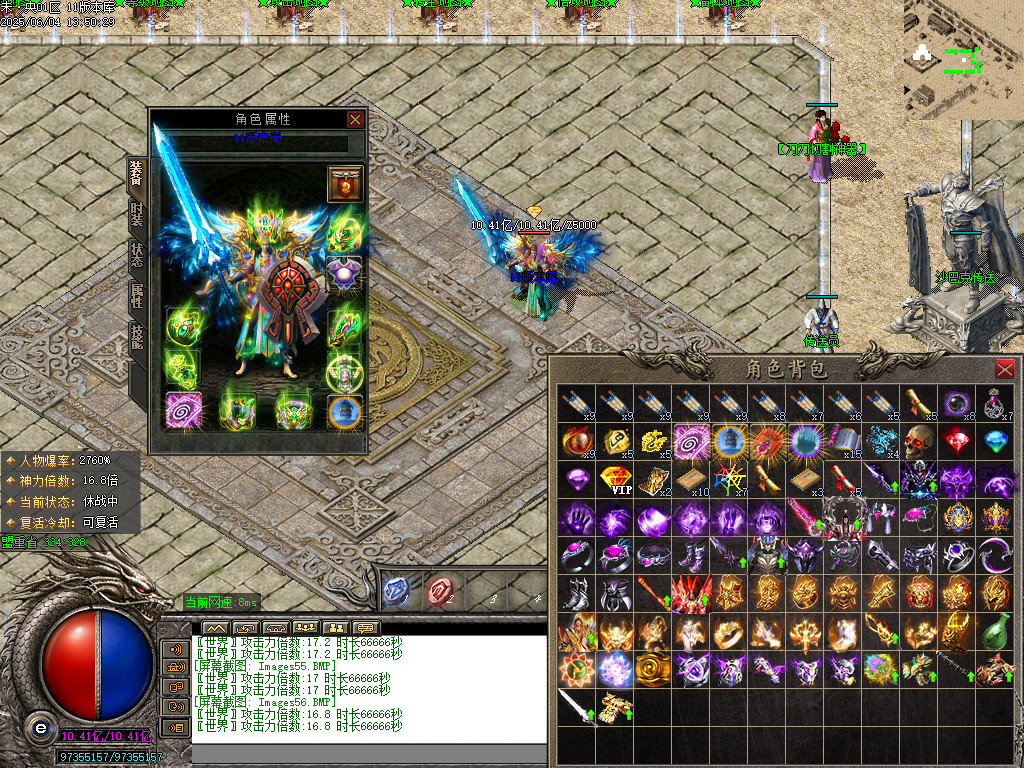Switch to the 时装 fashion tab
Viewport: 1024px width, 768px height.
[137, 215]
